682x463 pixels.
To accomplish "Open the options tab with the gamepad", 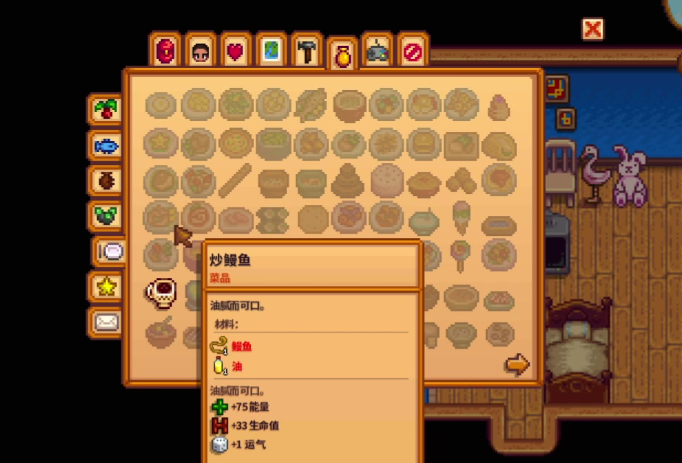I will 377,51.
